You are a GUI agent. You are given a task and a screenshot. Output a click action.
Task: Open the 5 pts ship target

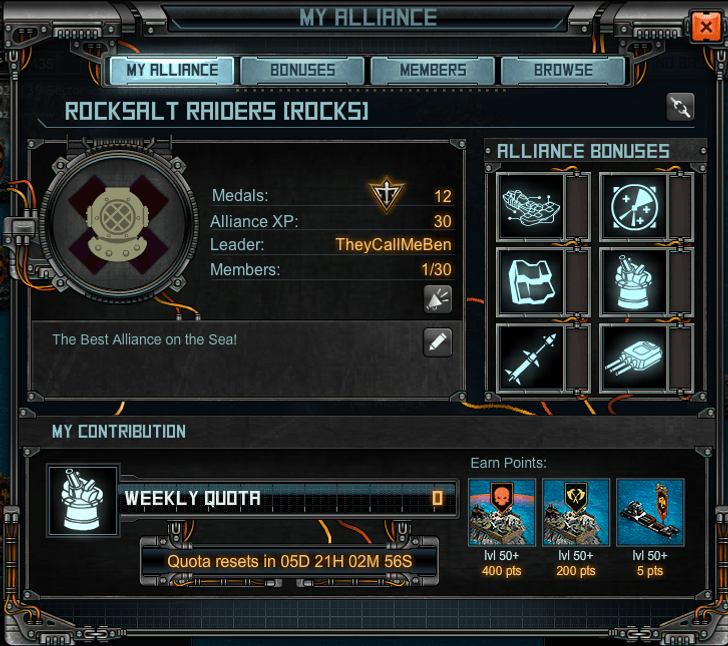click(650, 512)
